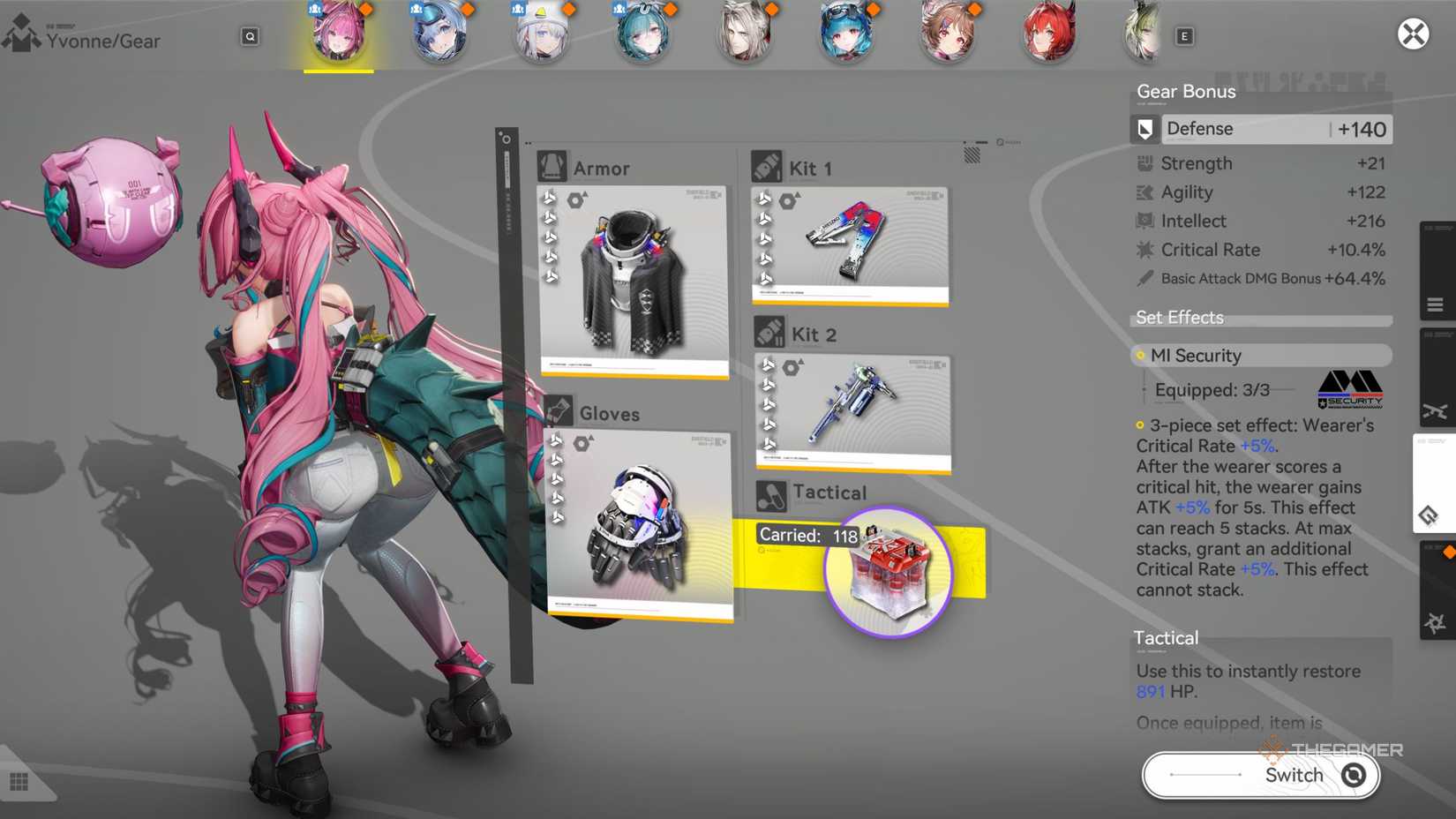
Task: Open the grid menu icon in bottom-left corner
Action: 19,780
